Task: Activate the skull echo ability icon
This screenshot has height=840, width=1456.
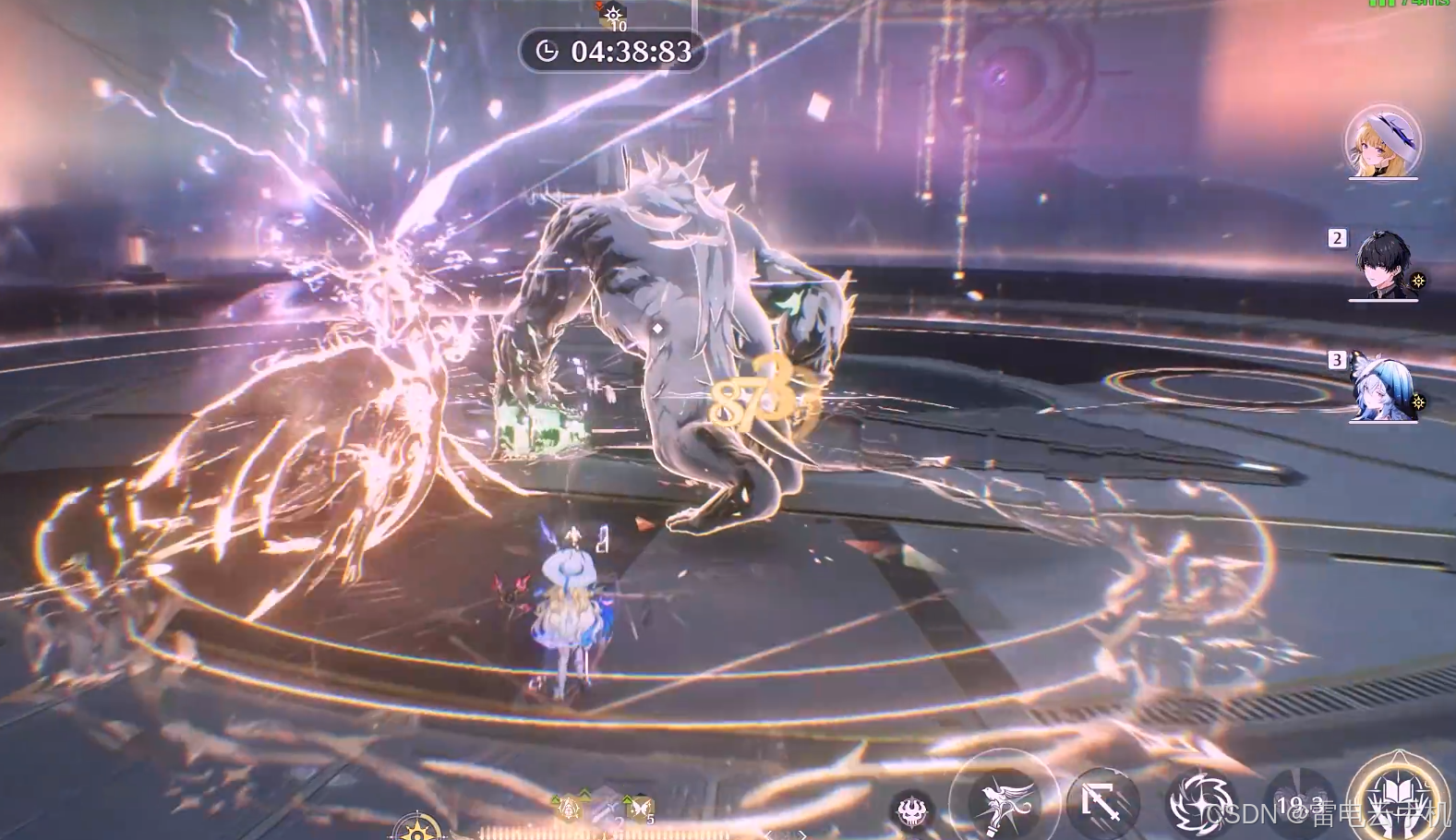Action: click(912, 810)
